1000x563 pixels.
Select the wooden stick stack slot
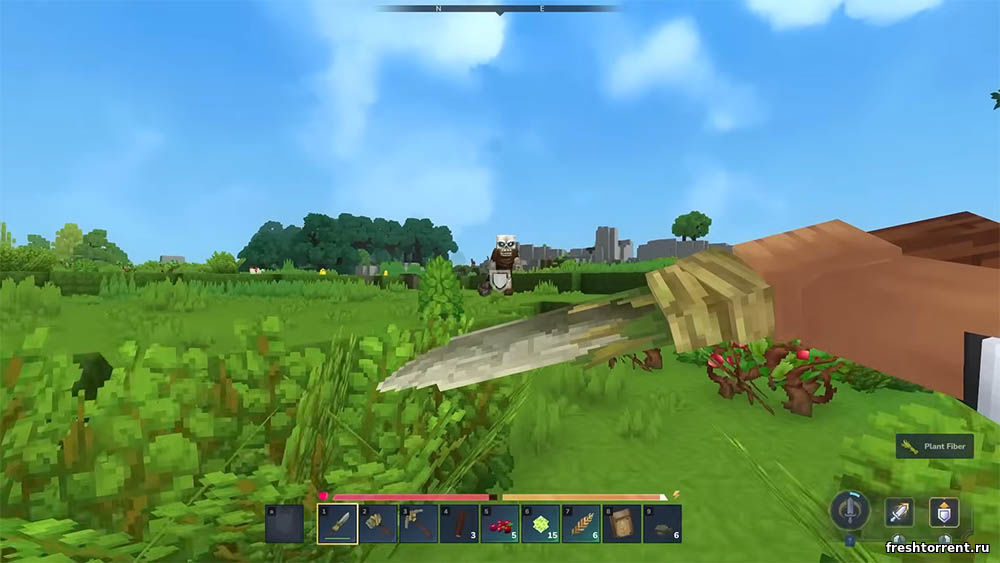coord(459,523)
